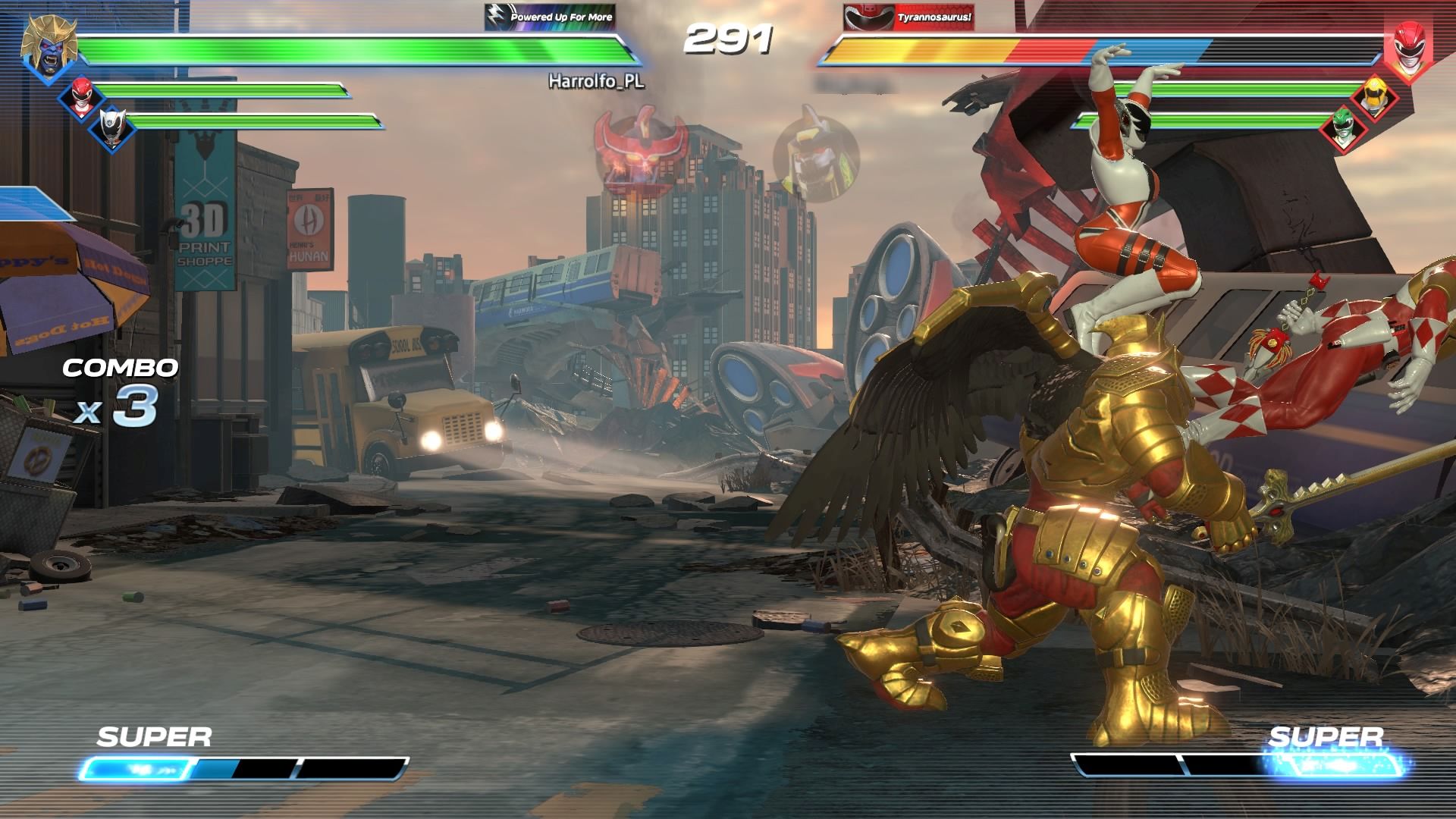The width and height of the screenshot is (1456, 819).
Task: Select the Harrolfo_PL player name
Action: point(596,81)
